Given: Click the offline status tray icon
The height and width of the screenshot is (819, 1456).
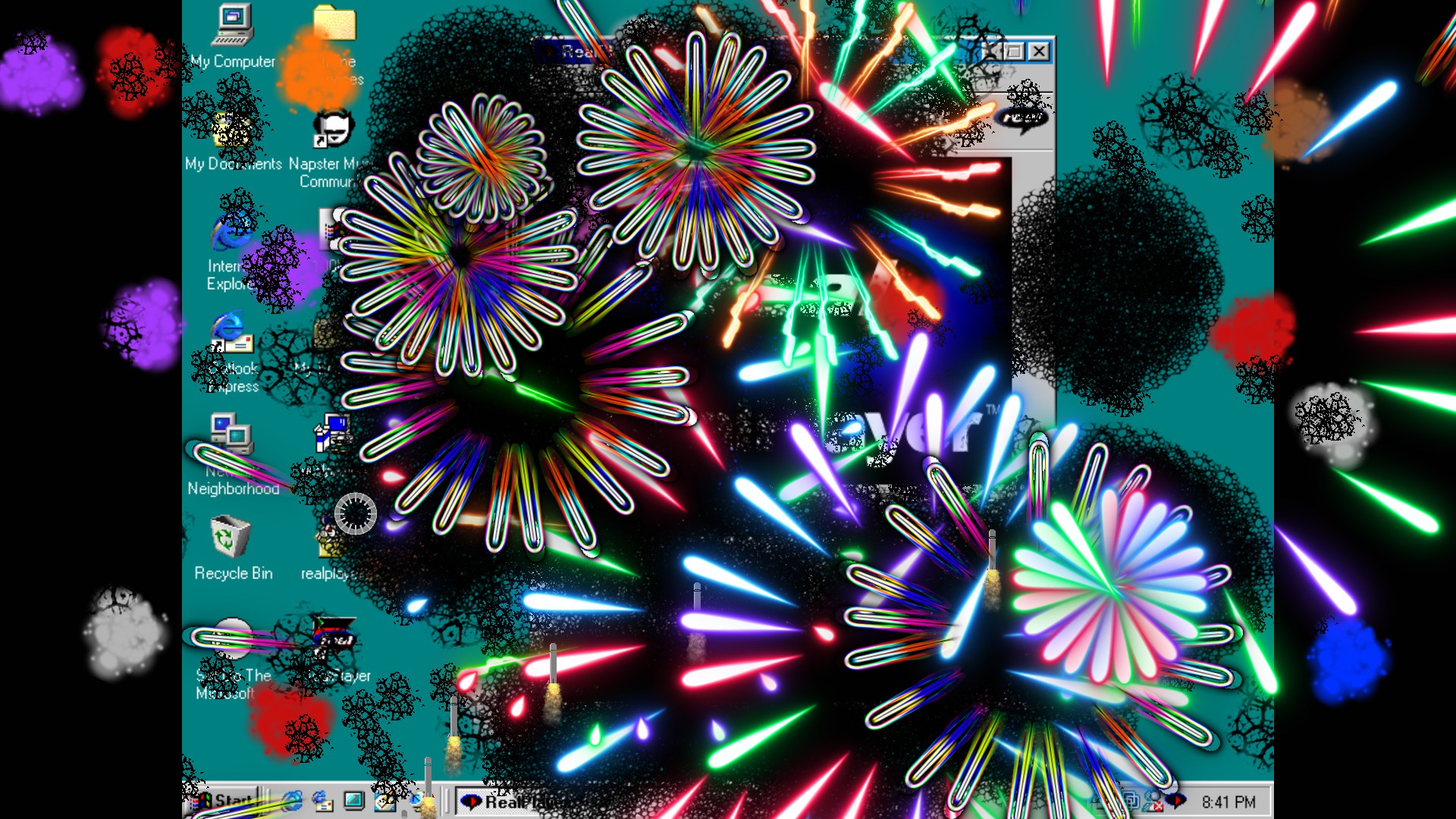Looking at the screenshot, I should tap(1155, 801).
